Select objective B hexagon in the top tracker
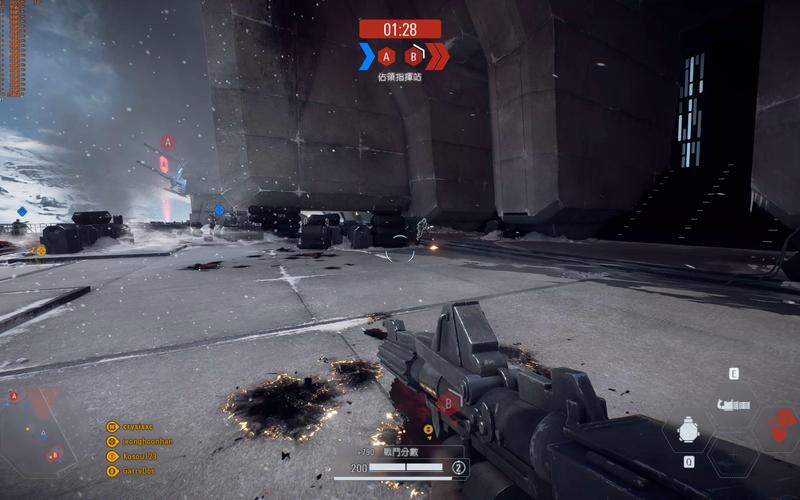 (x=412, y=56)
